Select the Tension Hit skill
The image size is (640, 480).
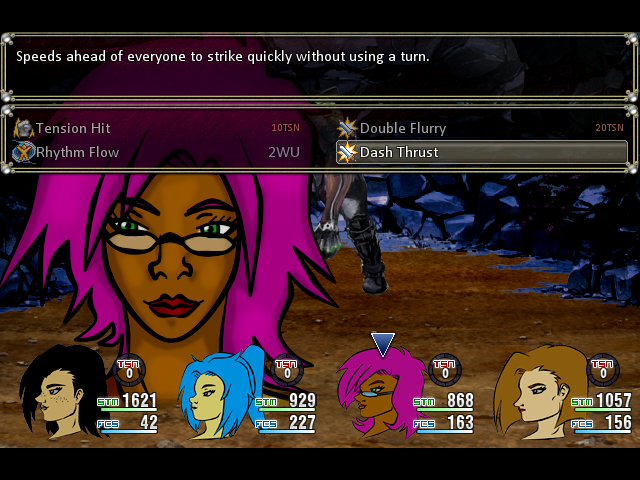(74, 128)
